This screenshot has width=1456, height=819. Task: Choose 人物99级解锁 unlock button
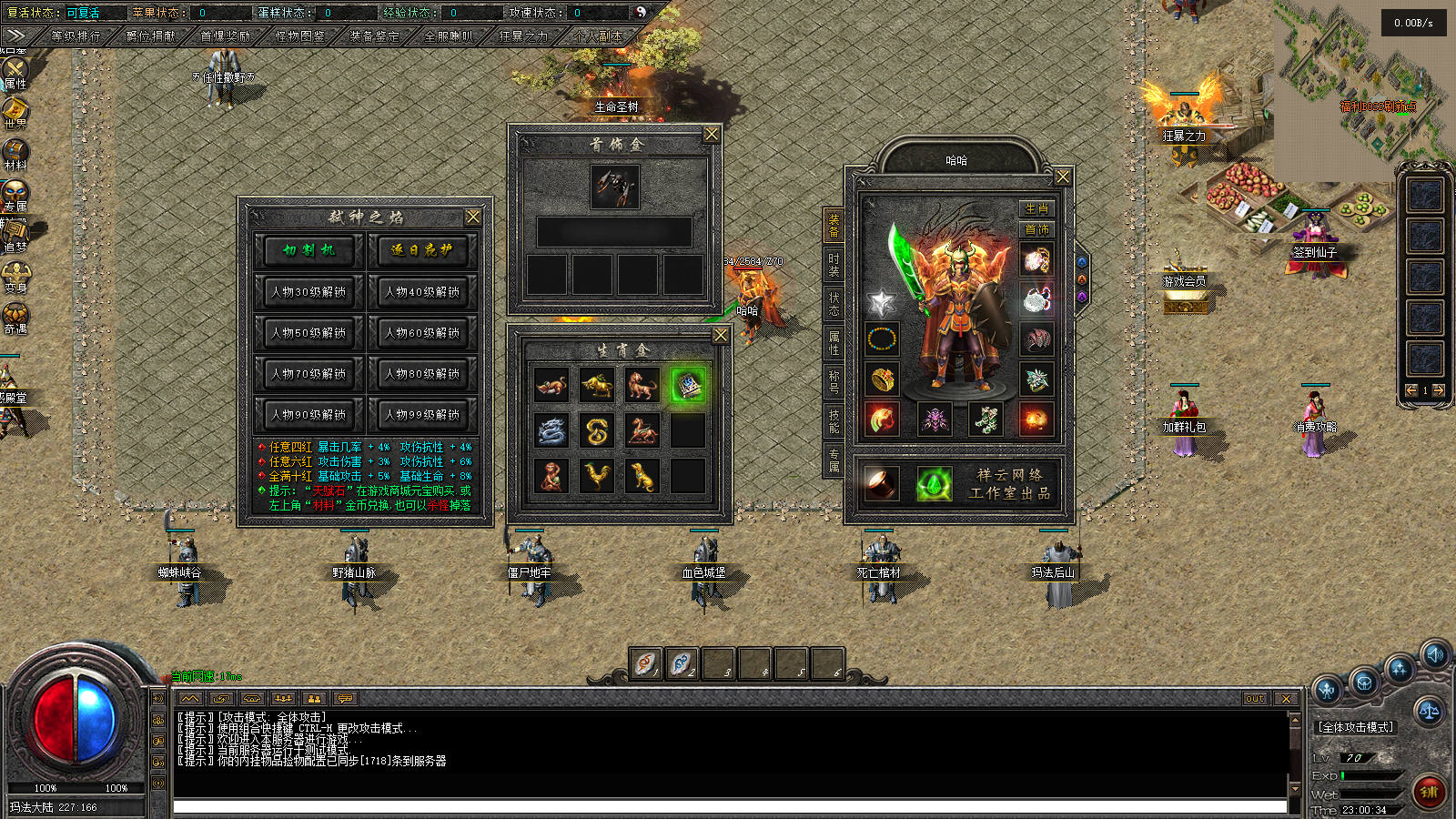pyautogui.click(x=422, y=415)
